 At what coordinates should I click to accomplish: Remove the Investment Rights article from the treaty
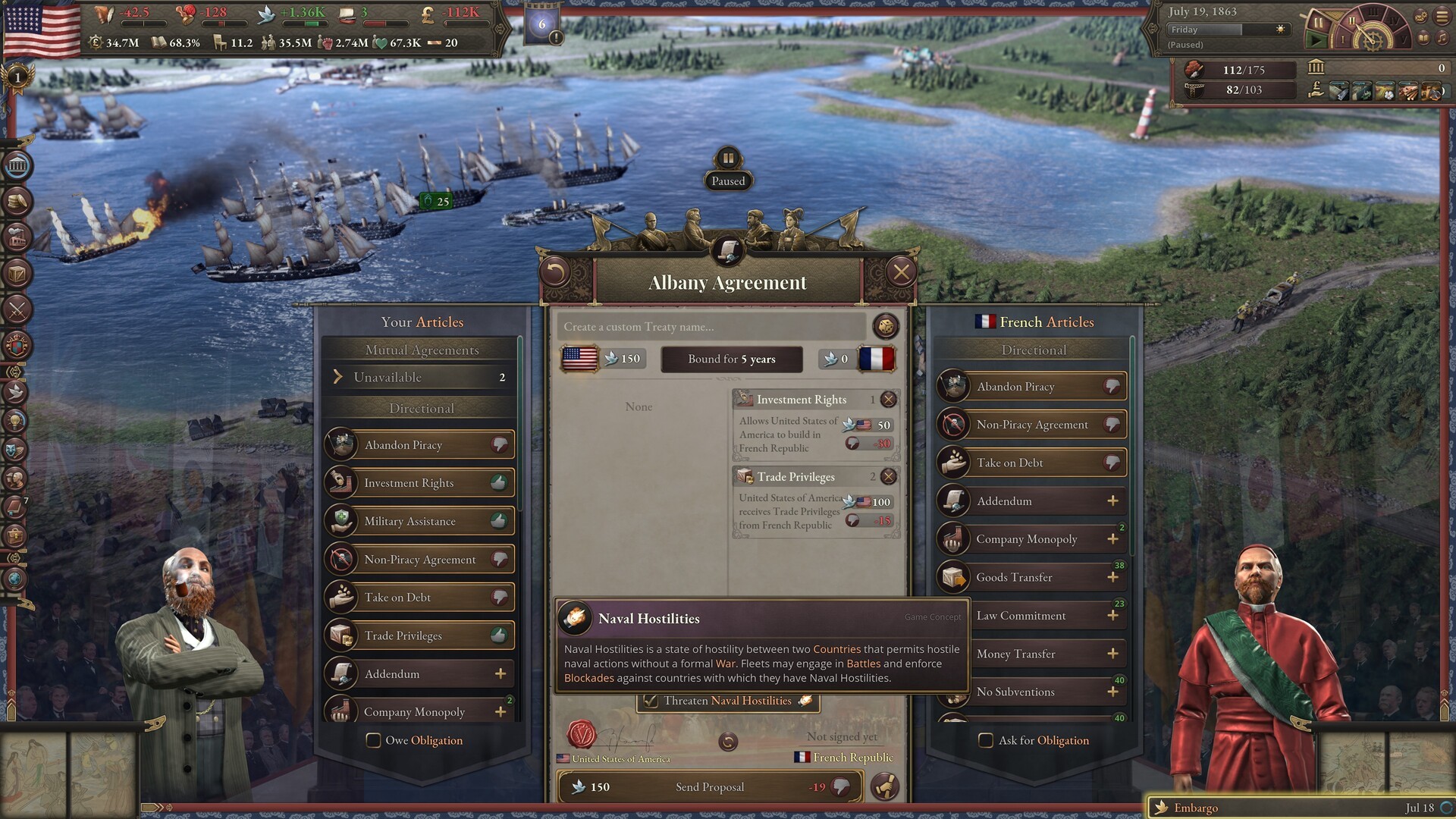(889, 400)
